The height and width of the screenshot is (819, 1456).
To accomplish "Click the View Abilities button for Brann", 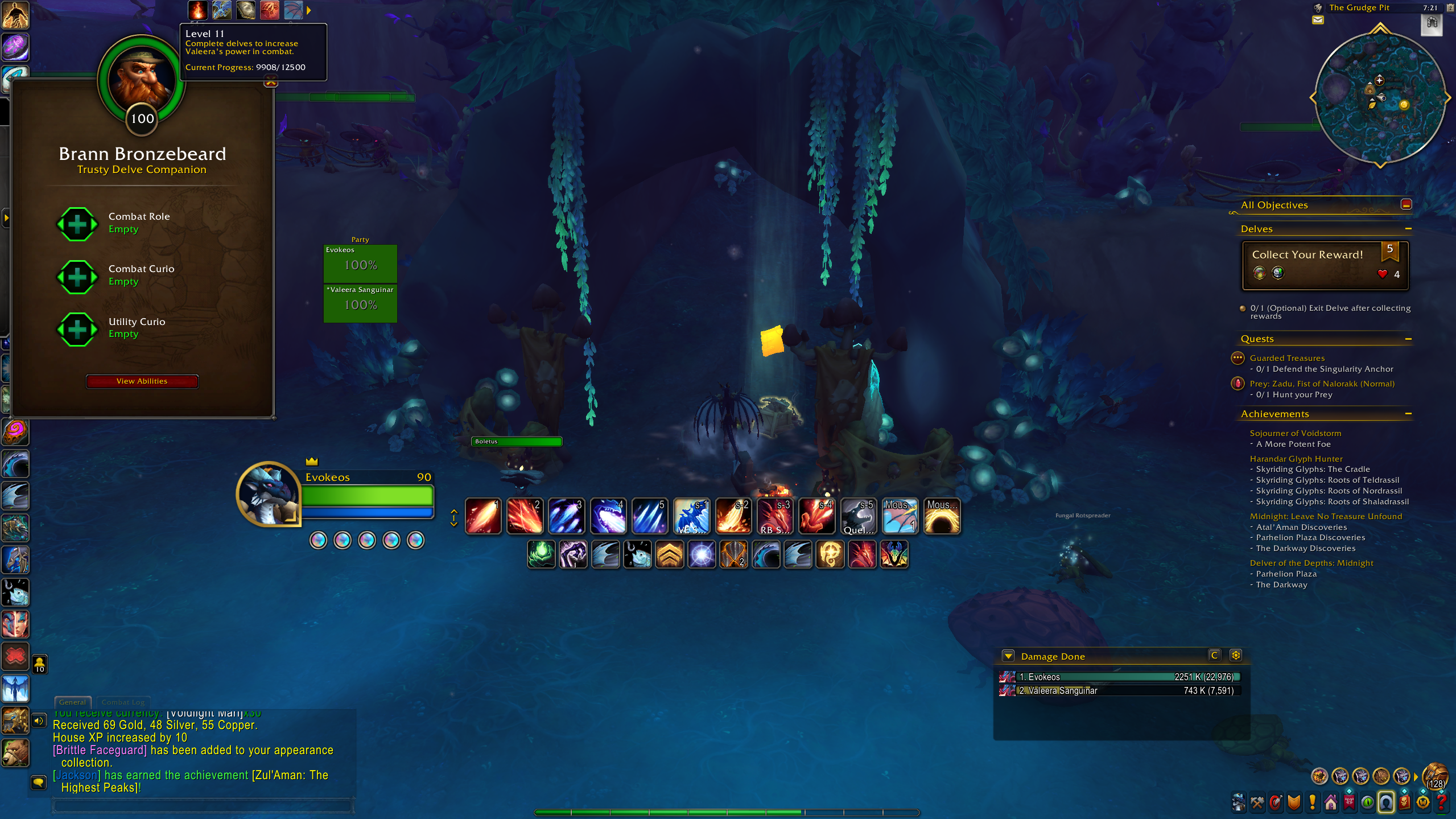I will click(x=142, y=381).
